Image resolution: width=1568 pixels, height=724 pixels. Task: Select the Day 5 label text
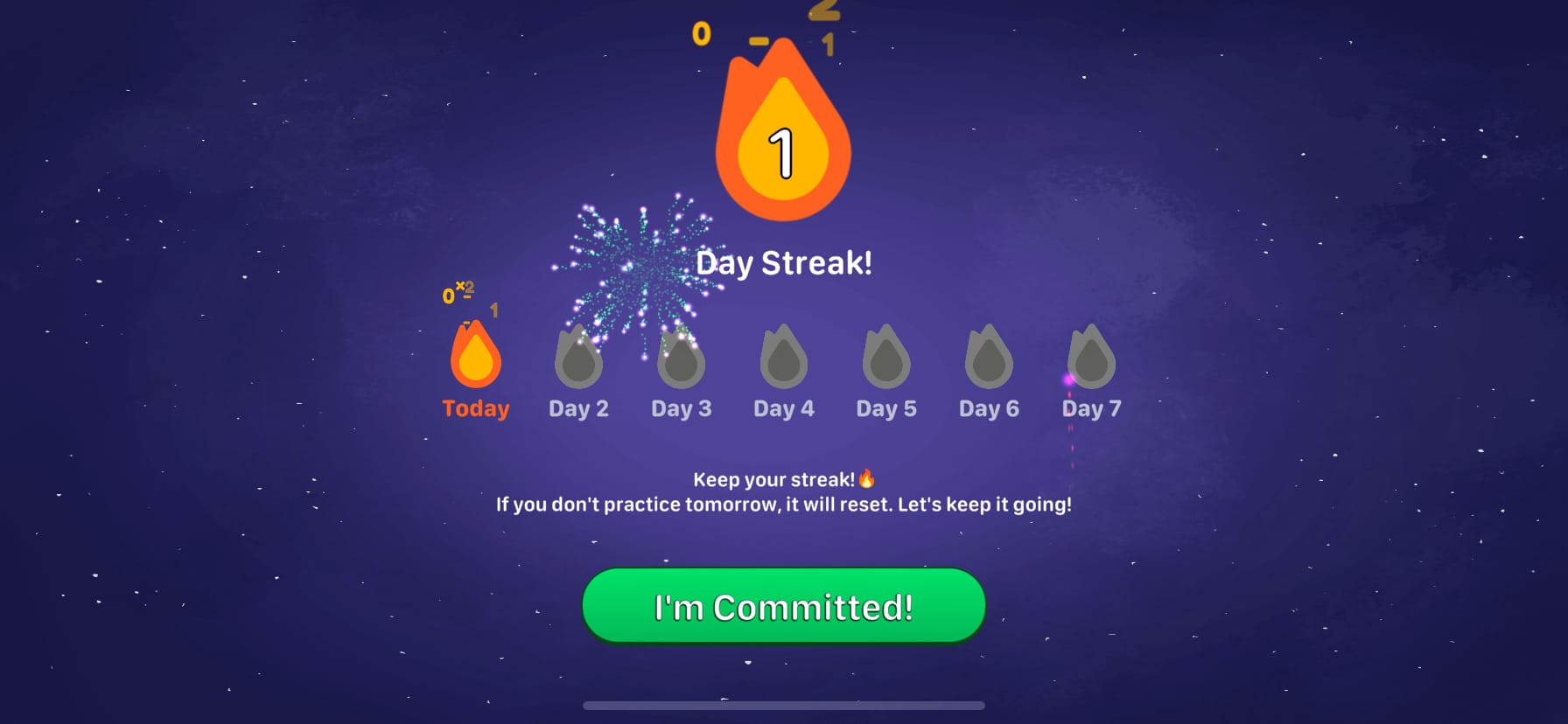pyautogui.click(x=885, y=407)
